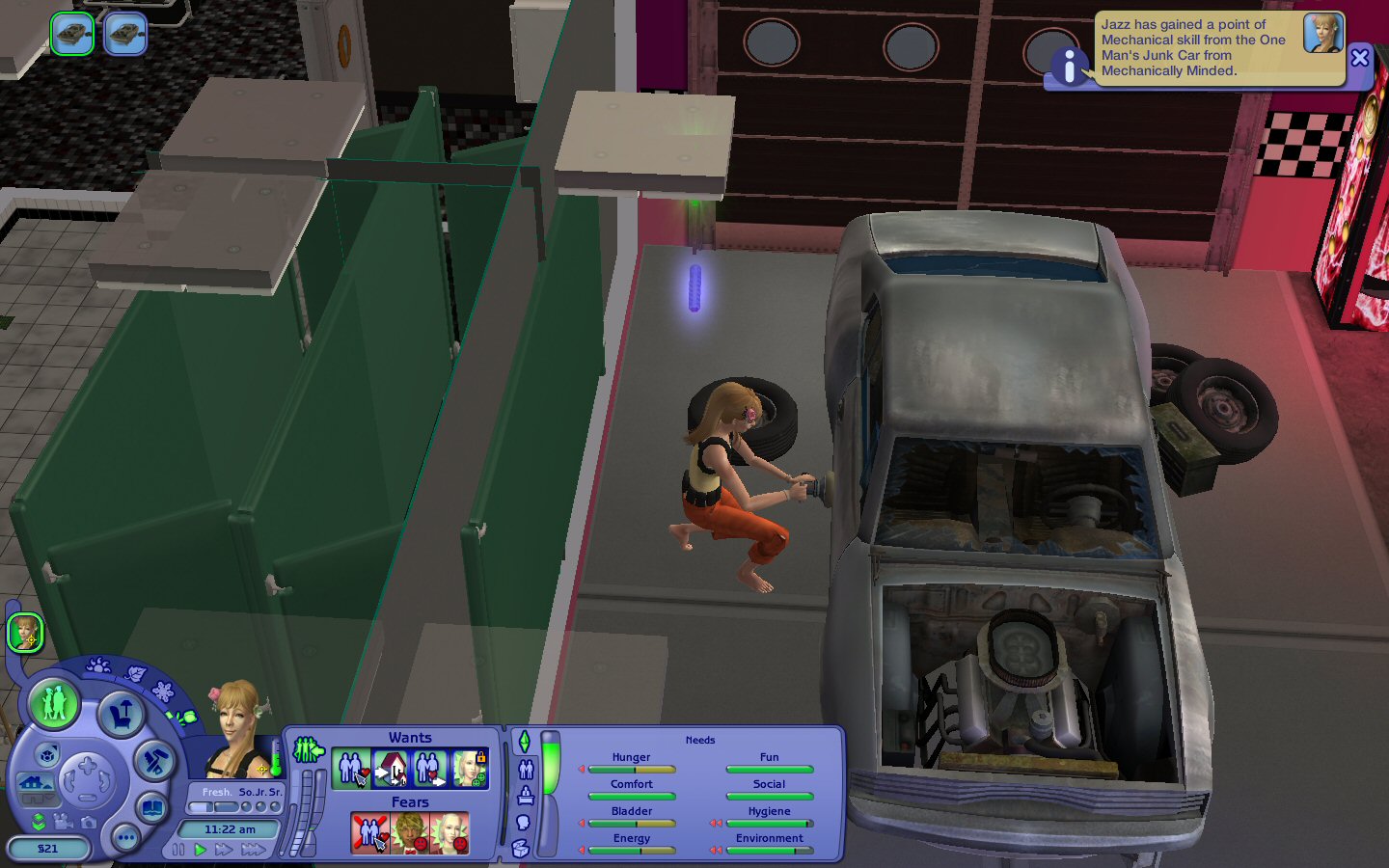Take a snapshot with camera icon
The image size is (1389, 868).
(x=89, y=823)
